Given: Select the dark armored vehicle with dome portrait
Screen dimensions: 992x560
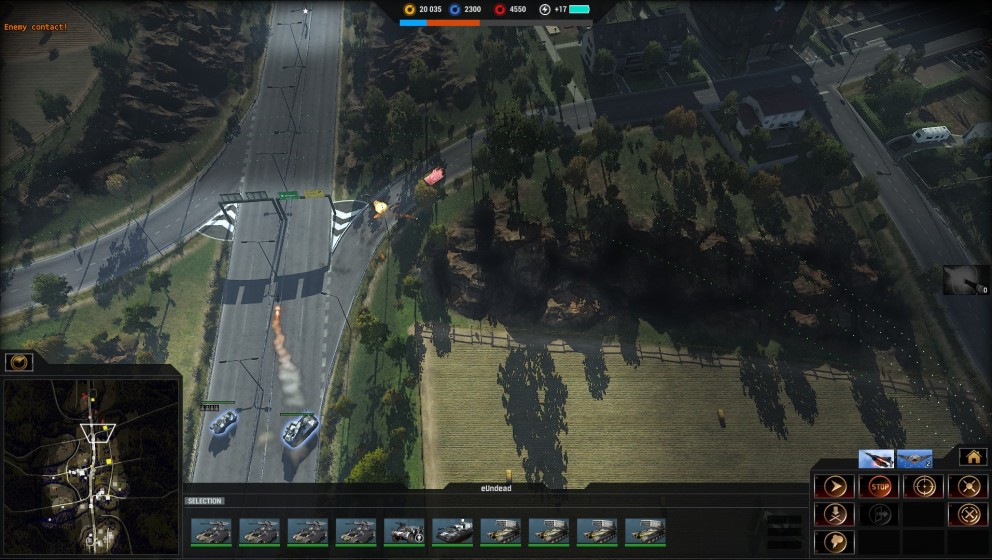Looking at the screenshot, I should coord(452,531).
